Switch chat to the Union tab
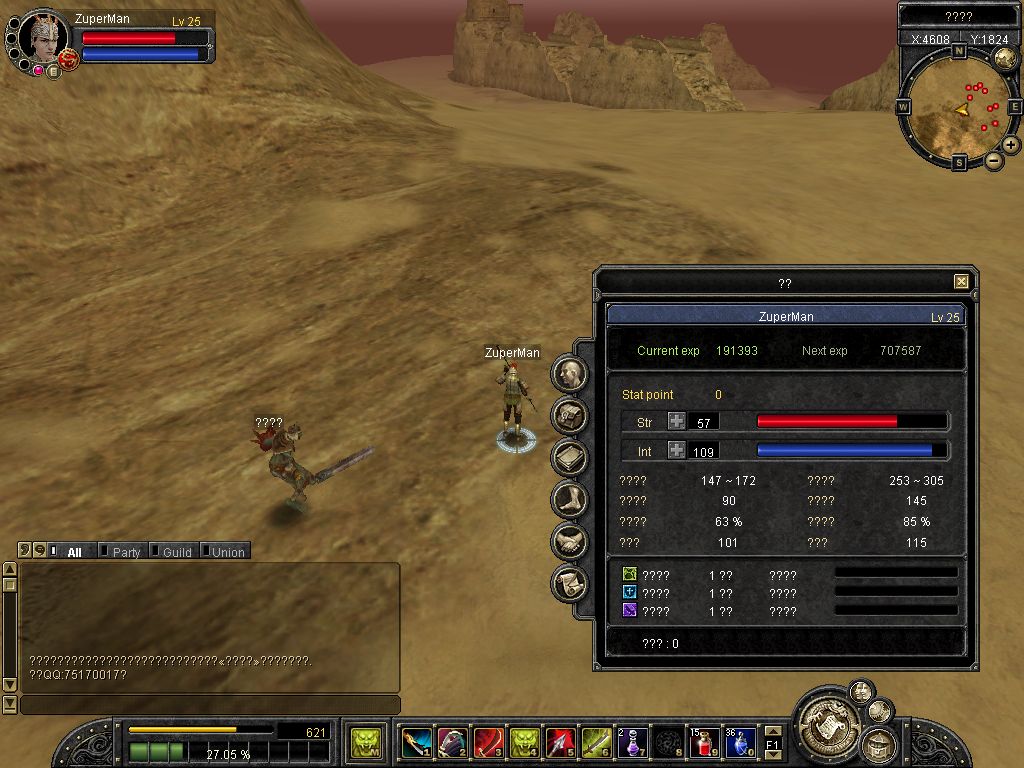The height and width of the screenshot is (768, 1024). 226,552
